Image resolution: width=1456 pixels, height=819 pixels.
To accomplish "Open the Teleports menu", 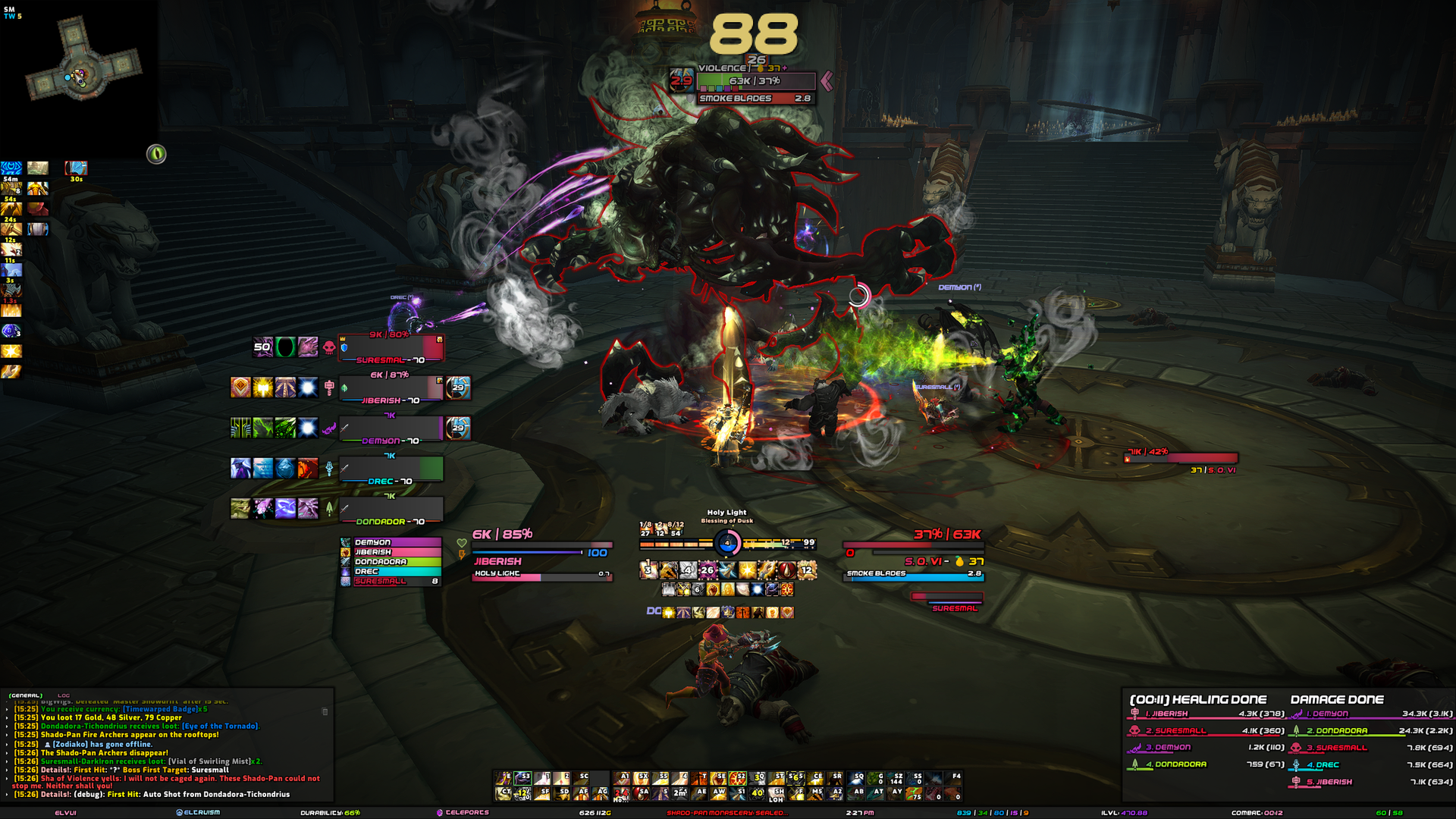I will (x=463, y=813).
